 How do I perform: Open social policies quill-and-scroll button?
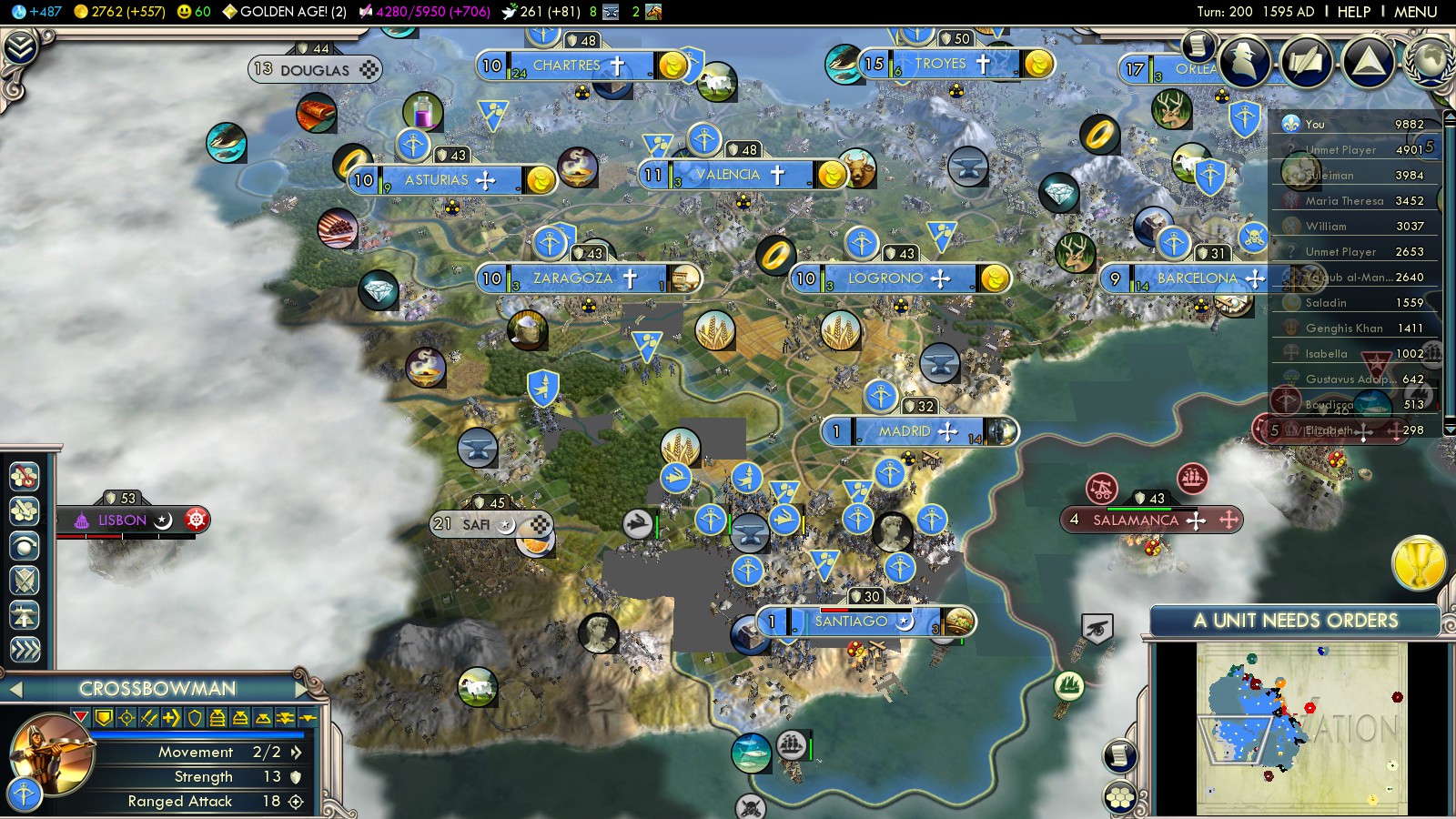coord(1307,62)
